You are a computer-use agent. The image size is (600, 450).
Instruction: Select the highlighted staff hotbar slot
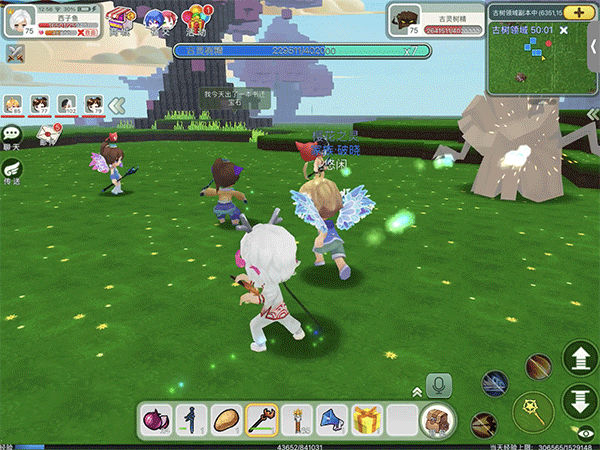(261, 419)
